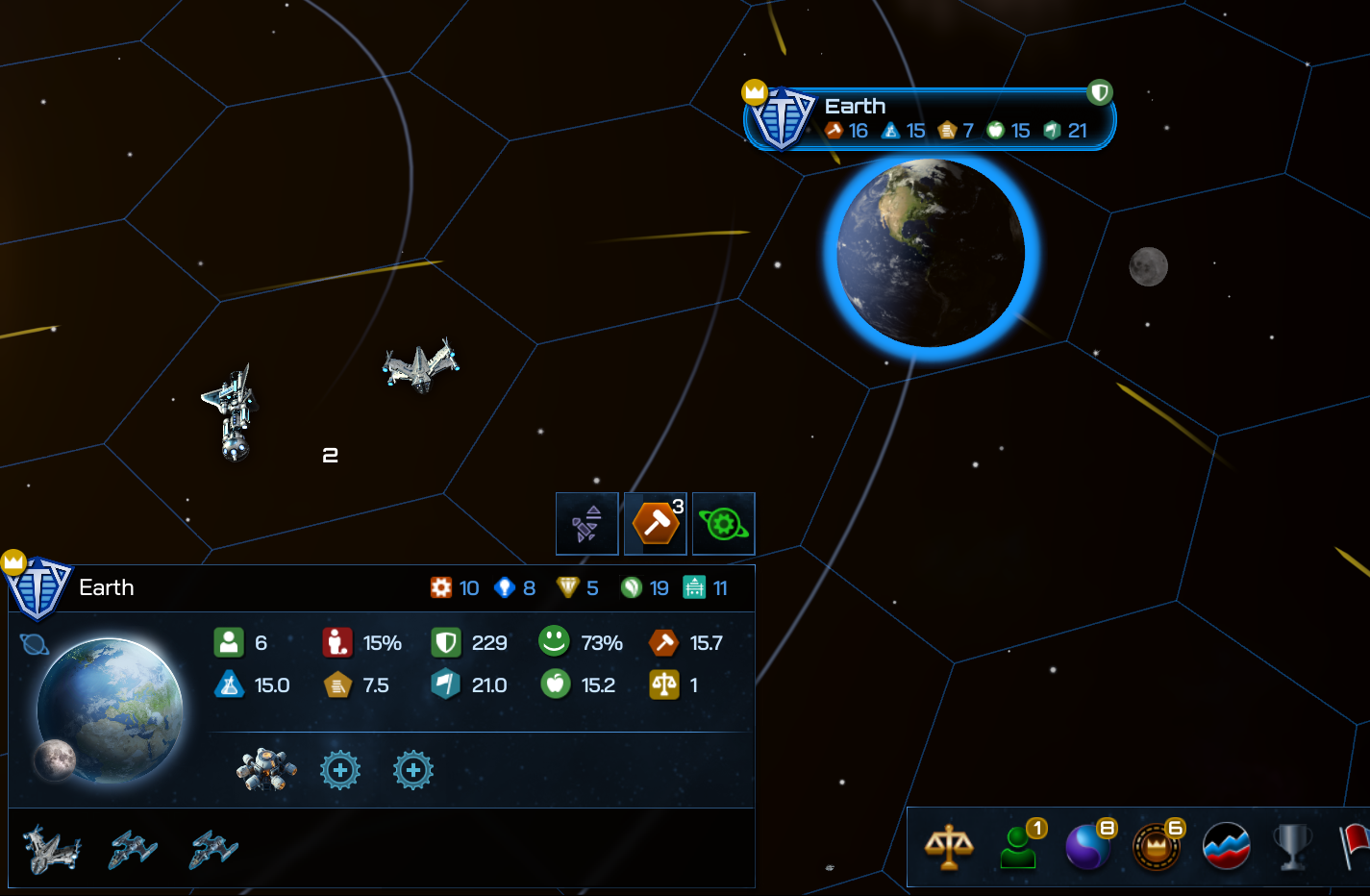Viewport: 1370px width, 896px height.
Task: Click the ringed planet icon beside Earth portrait
Action: (x=34, y=644)
